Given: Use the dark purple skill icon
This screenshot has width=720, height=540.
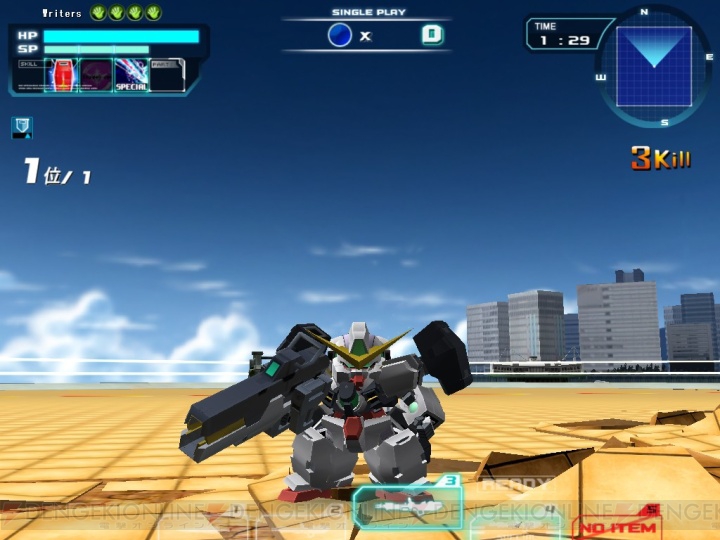Looking at the screenshot, I should [97, 76].
